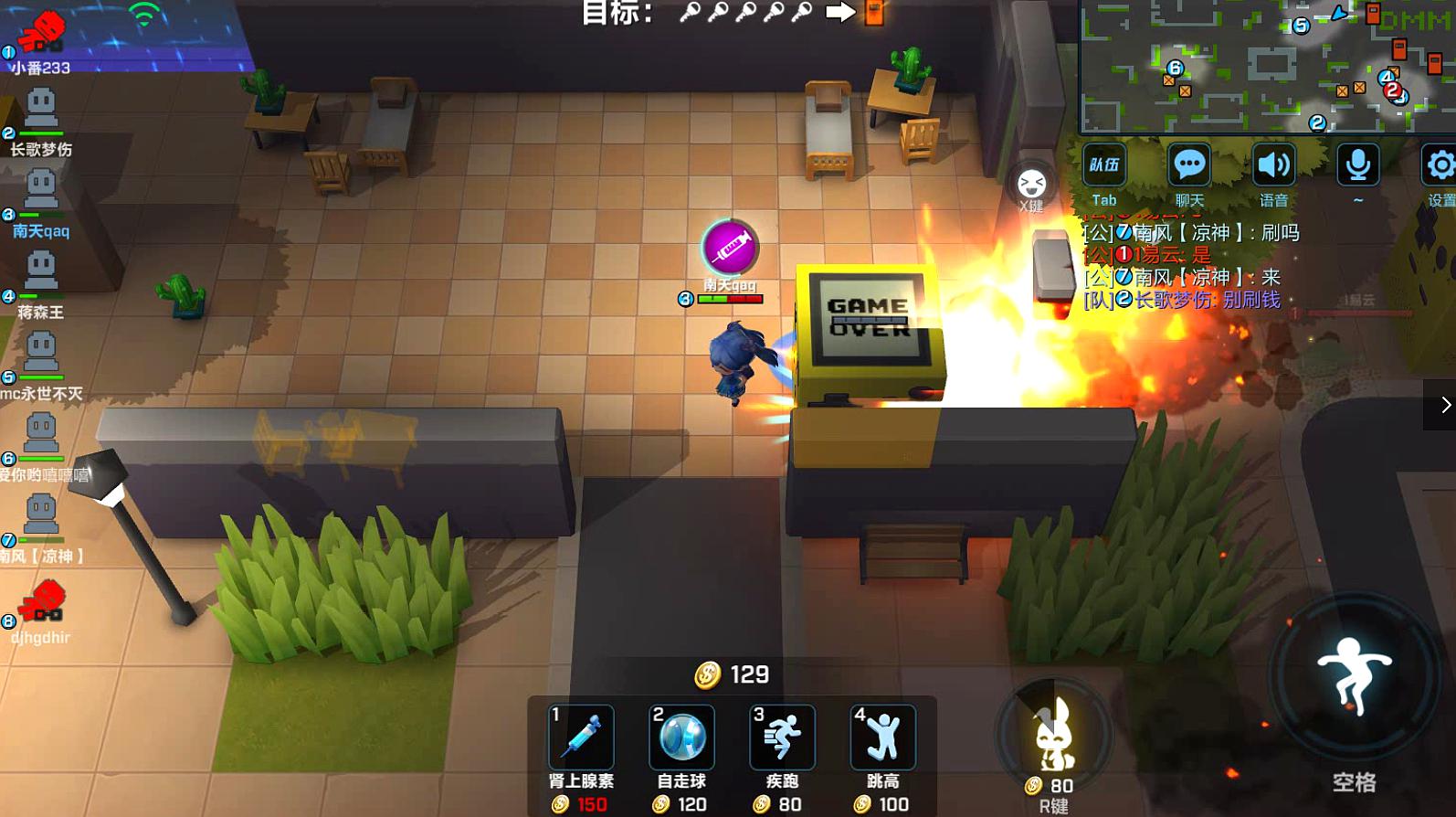Expand the hidden panel via right edge arrow
Viewport: 1456px width, 817px height.
click(x=1446, y=404)
